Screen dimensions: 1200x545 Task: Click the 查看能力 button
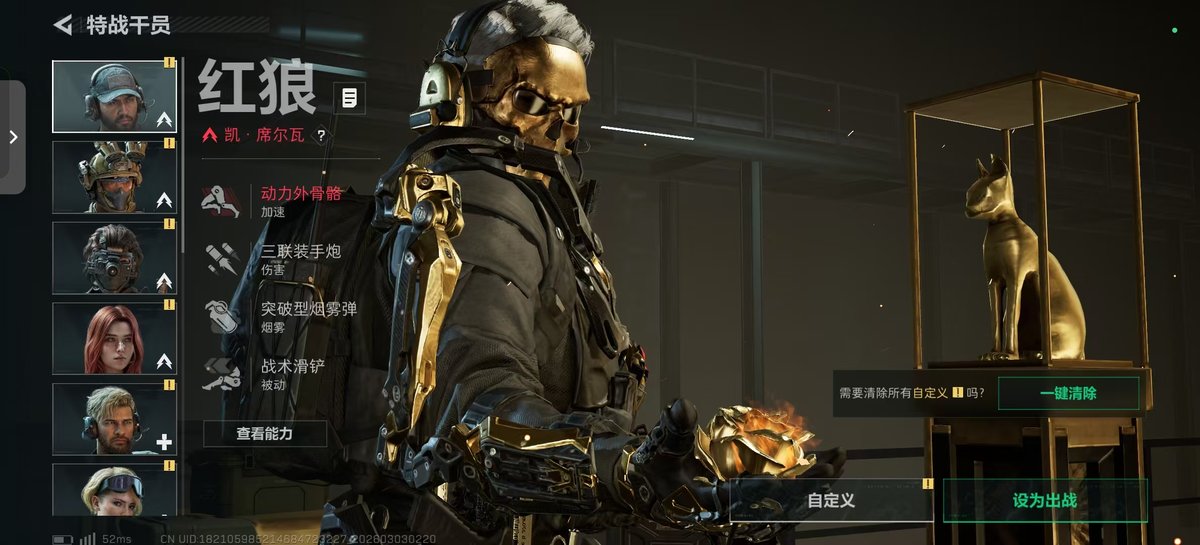265,433
